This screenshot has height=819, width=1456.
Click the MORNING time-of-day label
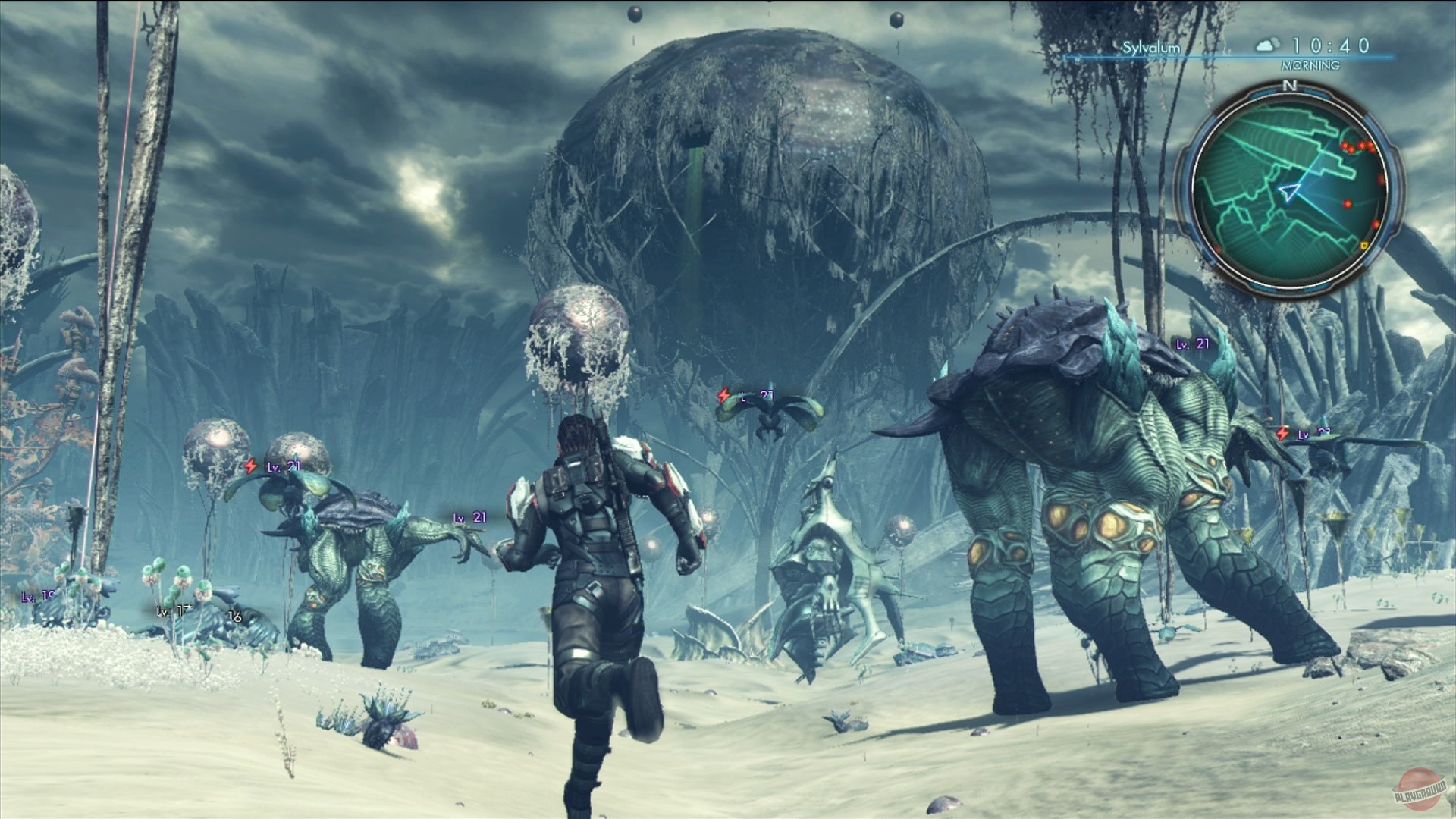tap(1310, 65)
